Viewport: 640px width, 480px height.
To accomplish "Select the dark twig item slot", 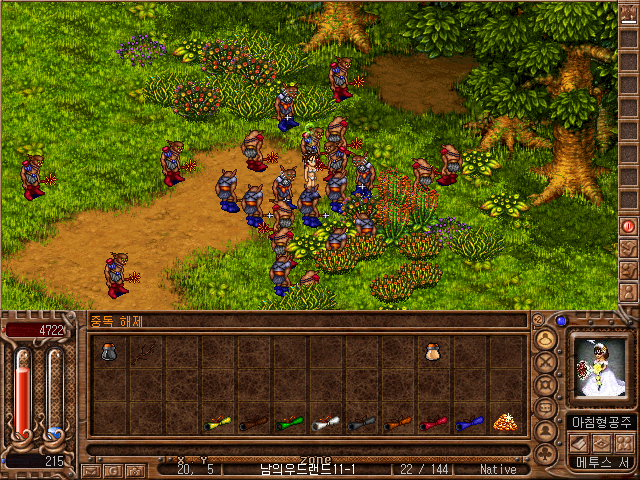I will (x=147, y=351).
